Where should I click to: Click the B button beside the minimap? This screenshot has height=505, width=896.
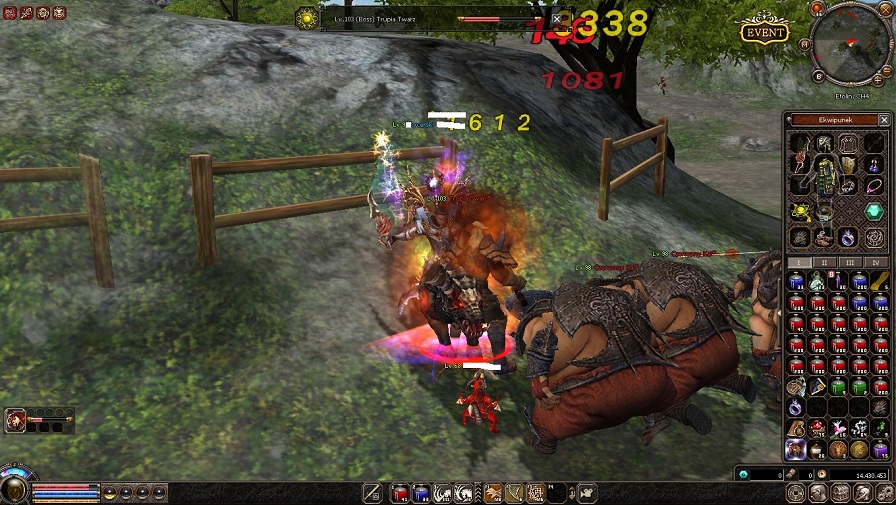pos(817,76)
